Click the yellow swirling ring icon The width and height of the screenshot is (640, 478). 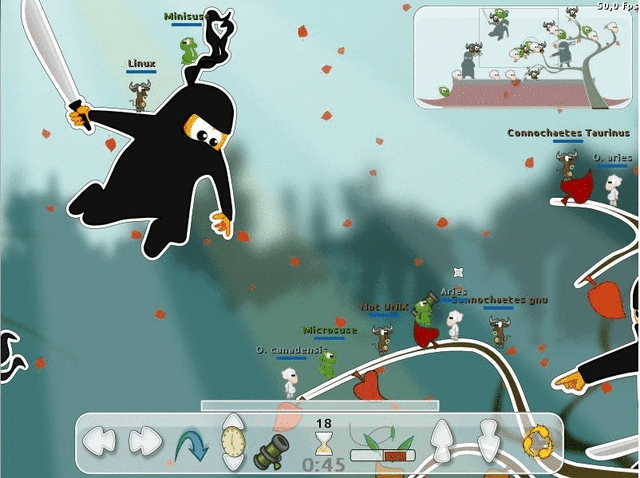537,442
